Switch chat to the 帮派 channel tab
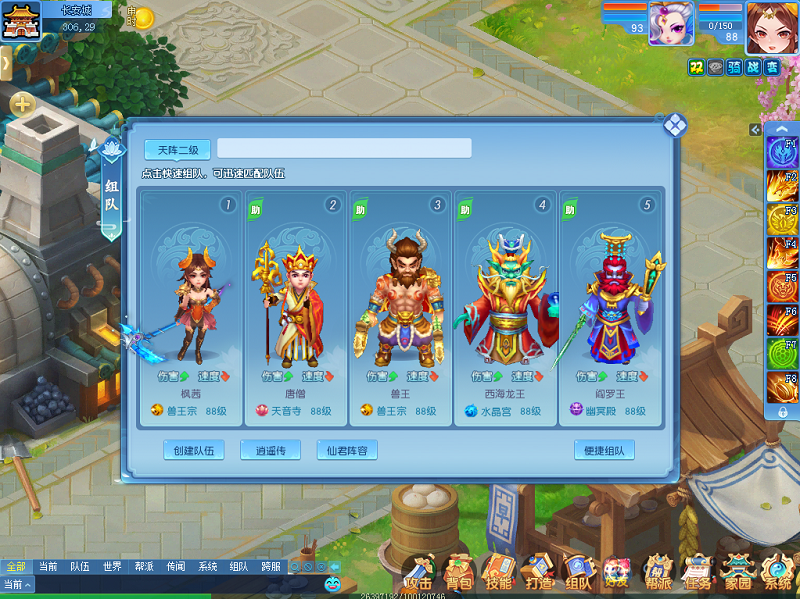 [144, 566]
